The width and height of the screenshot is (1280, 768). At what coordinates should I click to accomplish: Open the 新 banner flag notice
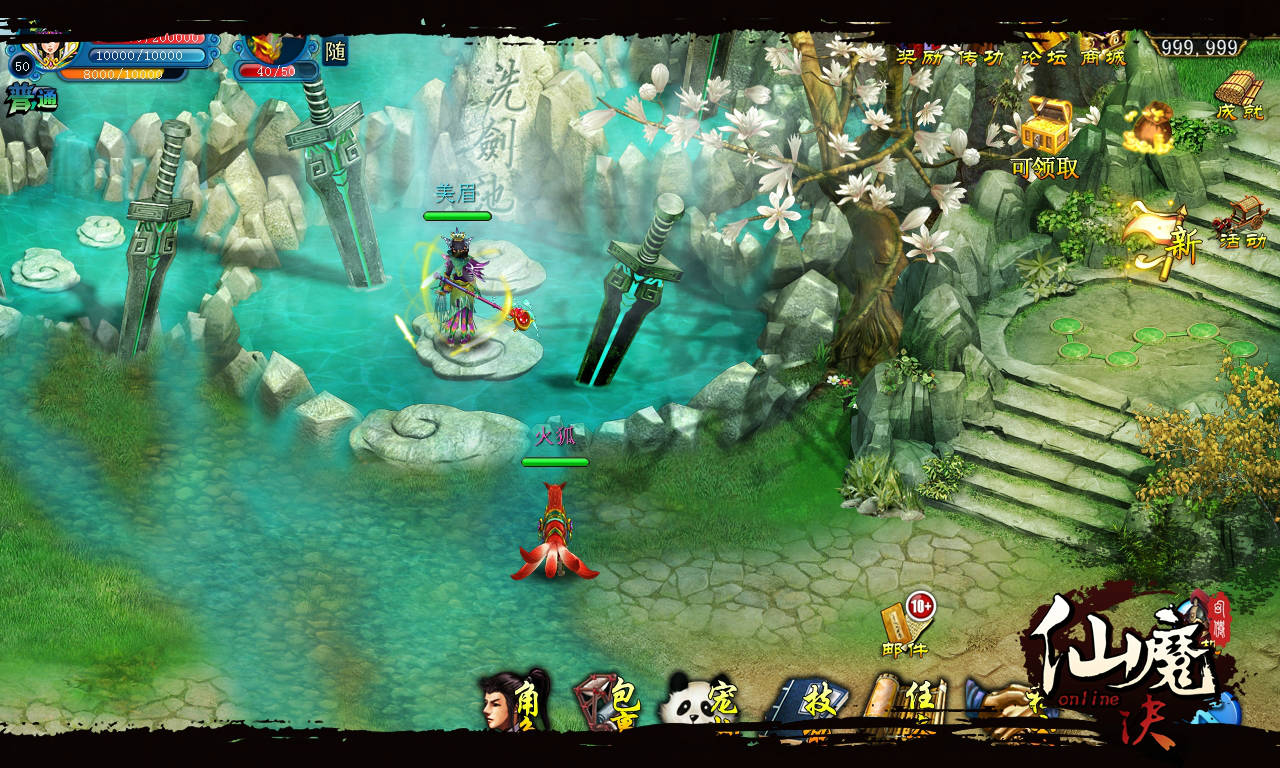click(x=1160, y=236)
